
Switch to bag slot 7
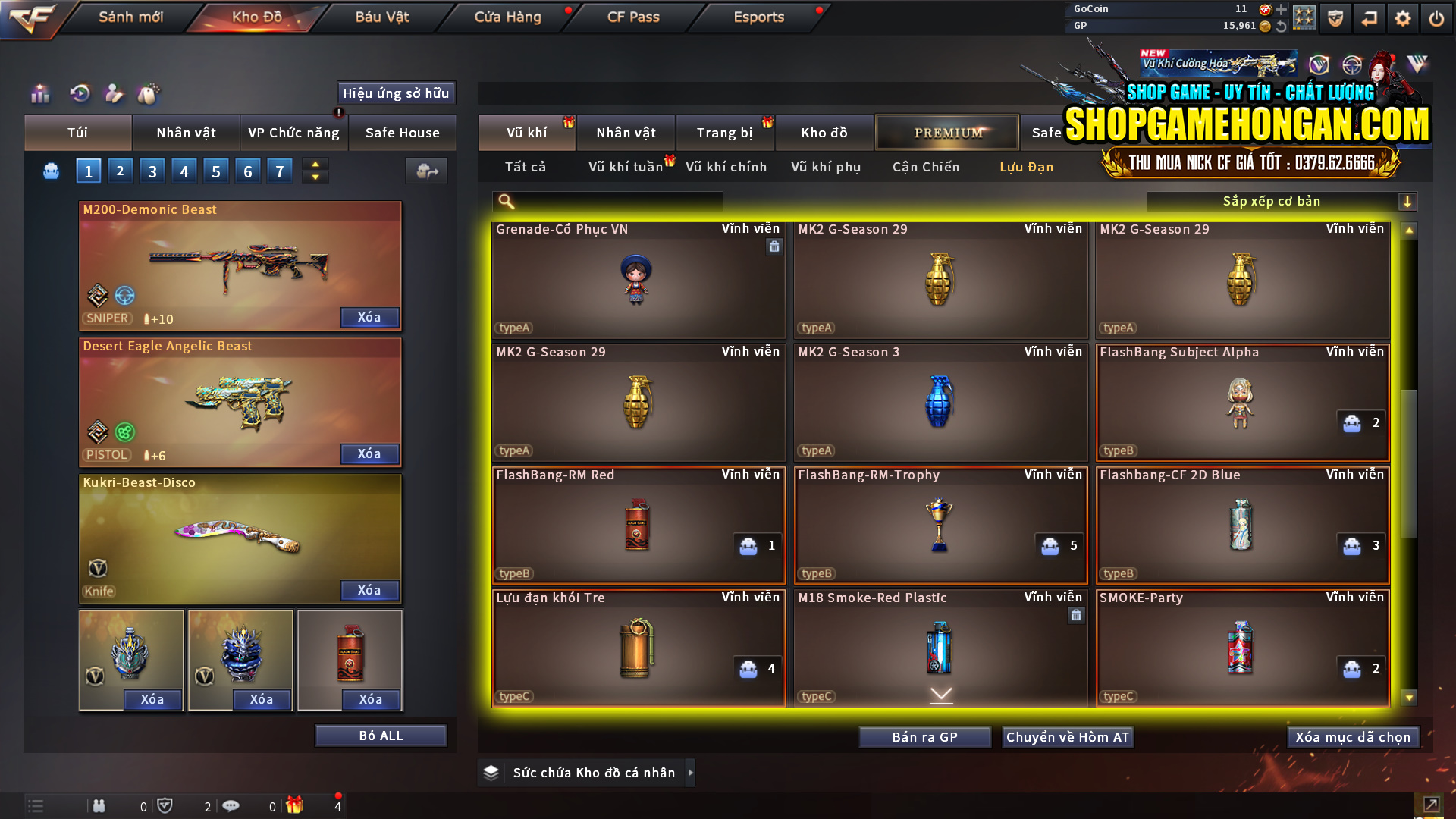[280, 170]
